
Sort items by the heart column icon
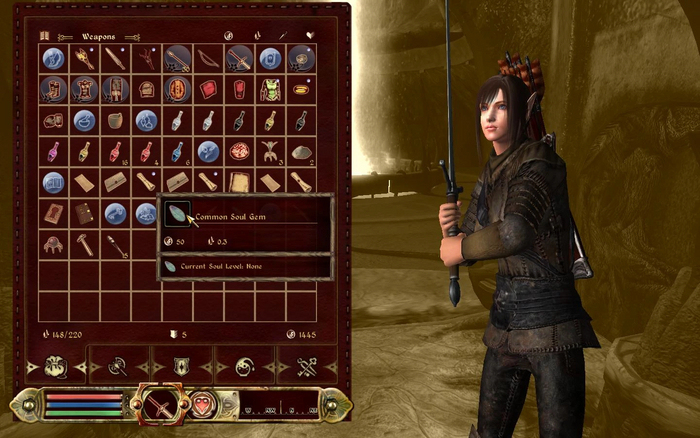click(308, 35)
